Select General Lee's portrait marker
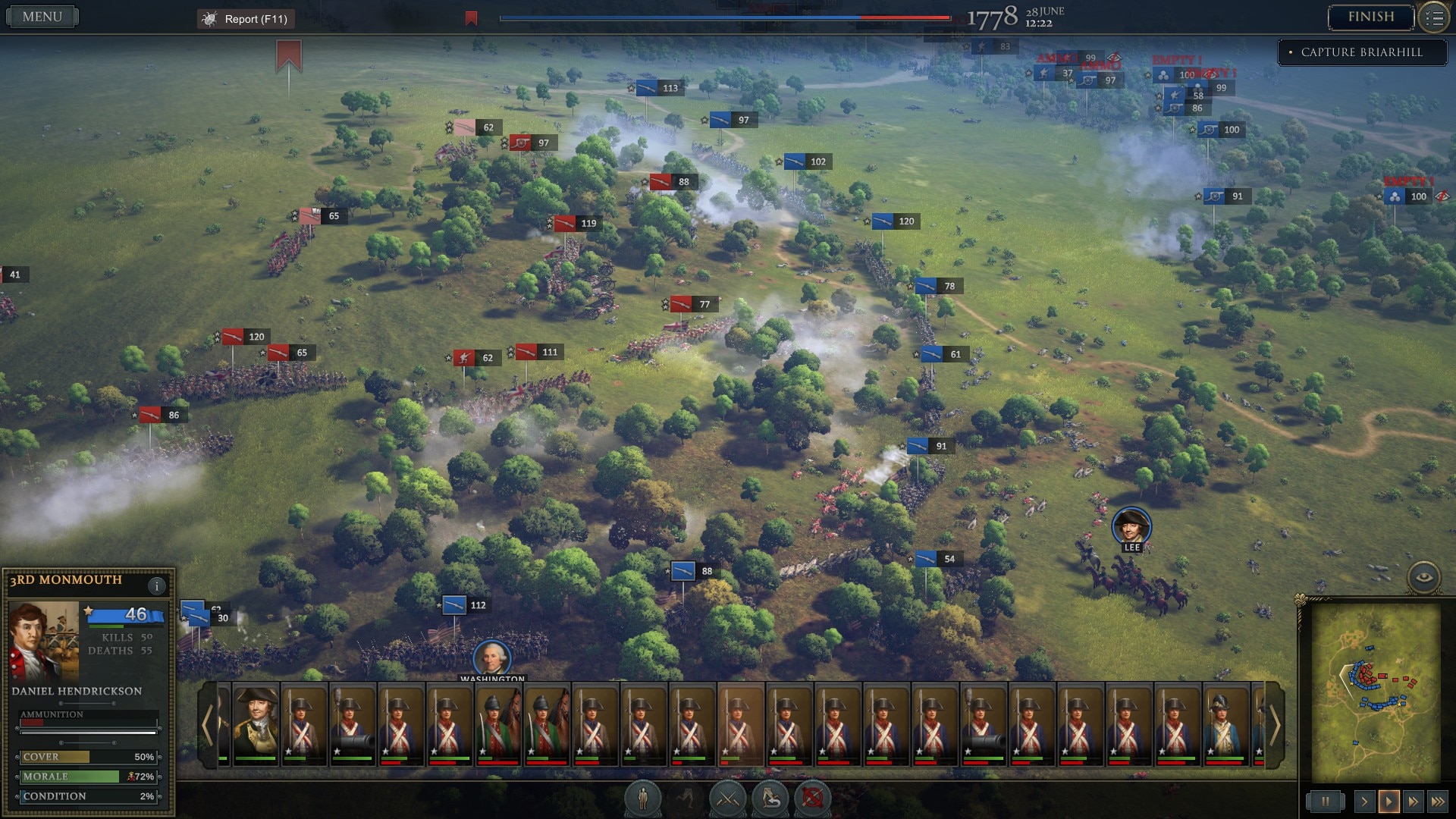1456x819 pixels. pyautogui.click(x=1131, y=526)
